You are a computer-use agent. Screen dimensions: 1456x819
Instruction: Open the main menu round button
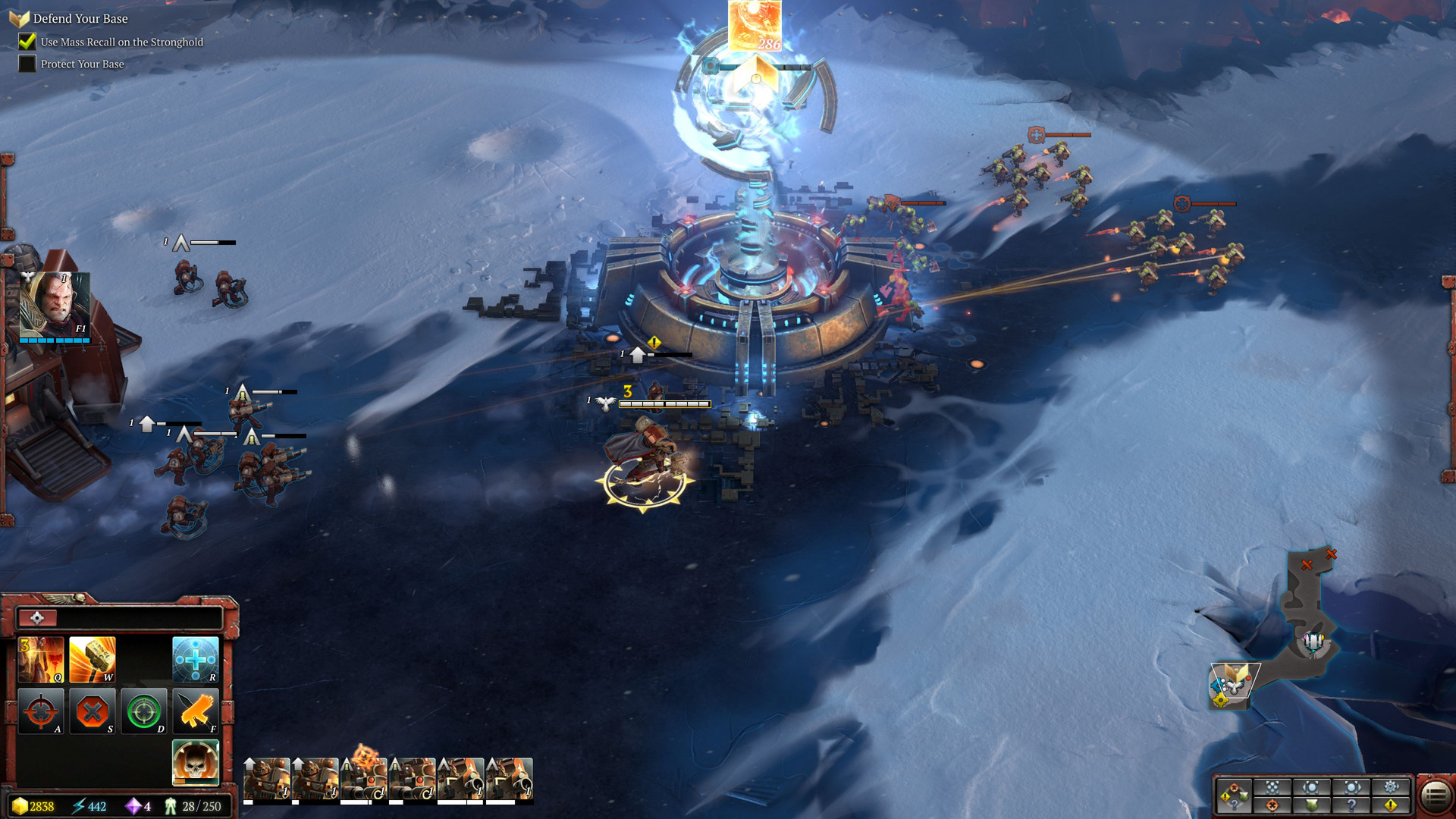coord(1435,795)
